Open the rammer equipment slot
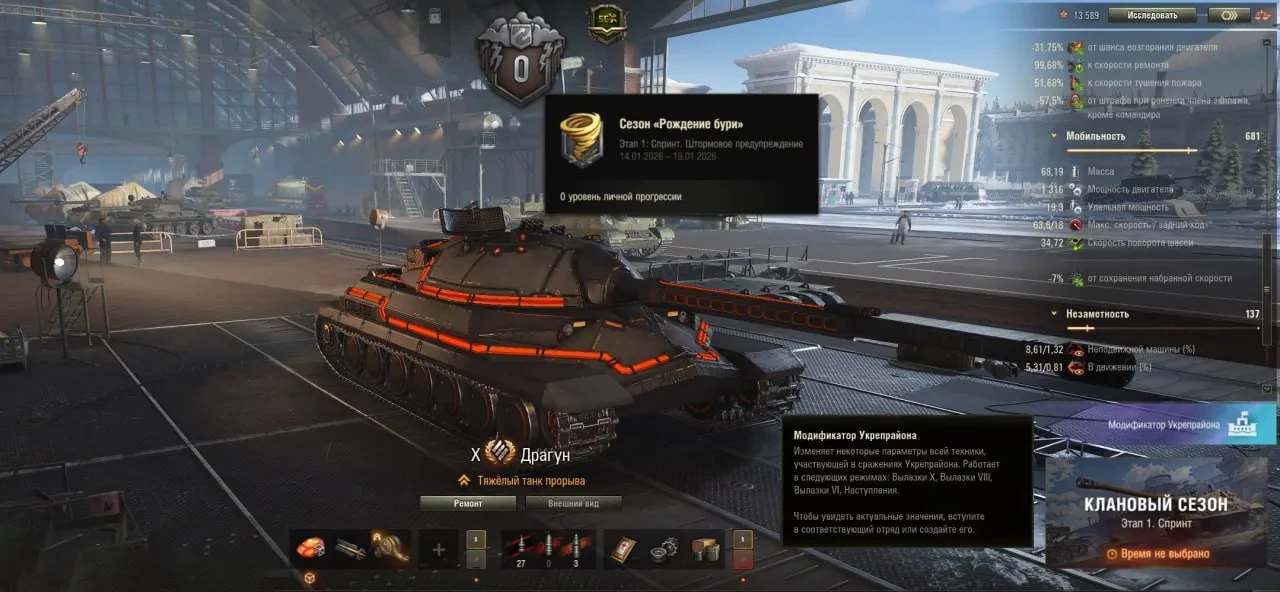 350,549
